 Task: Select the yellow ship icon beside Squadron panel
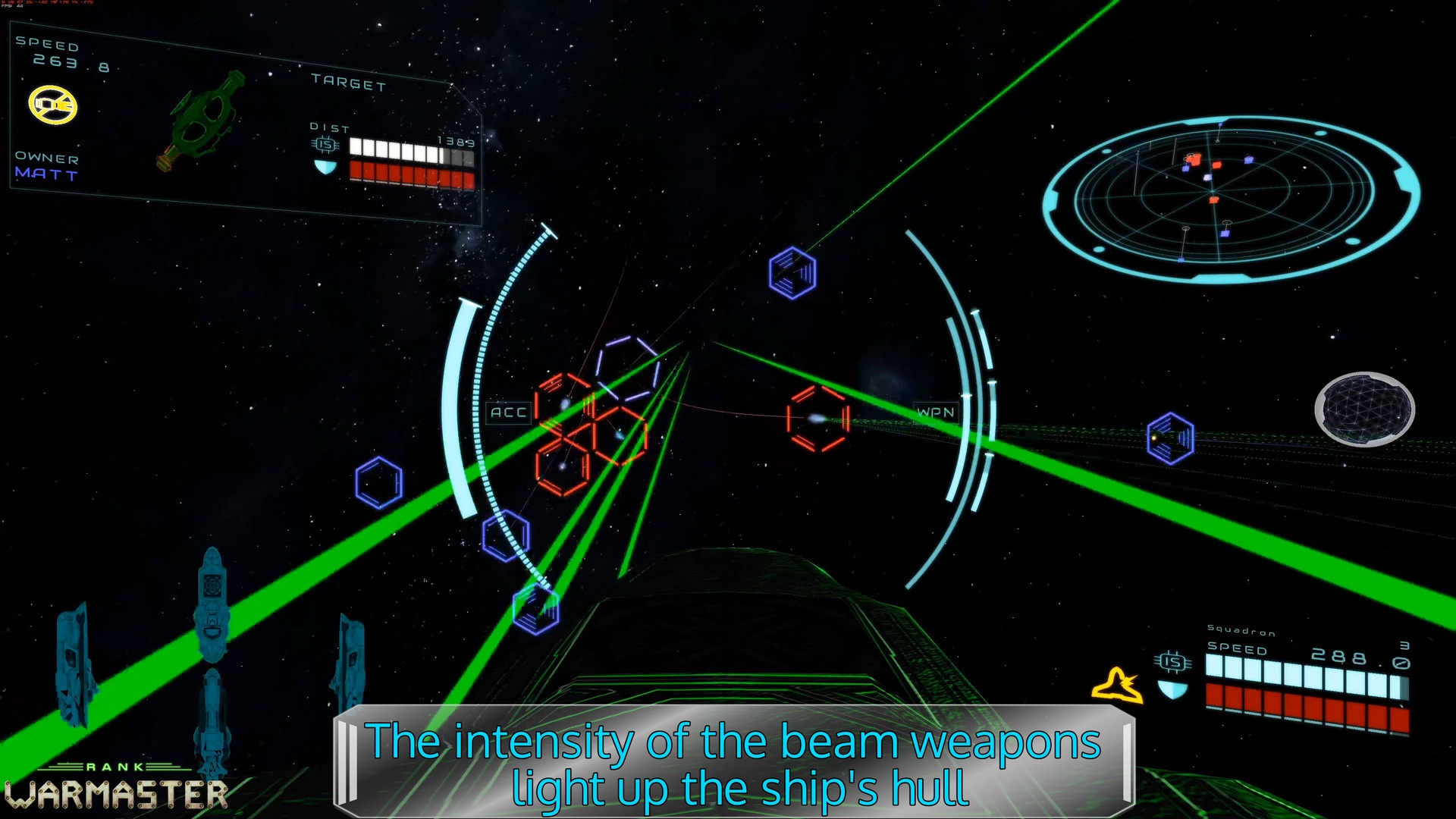pyautogui.click(x=1118, y=685)
